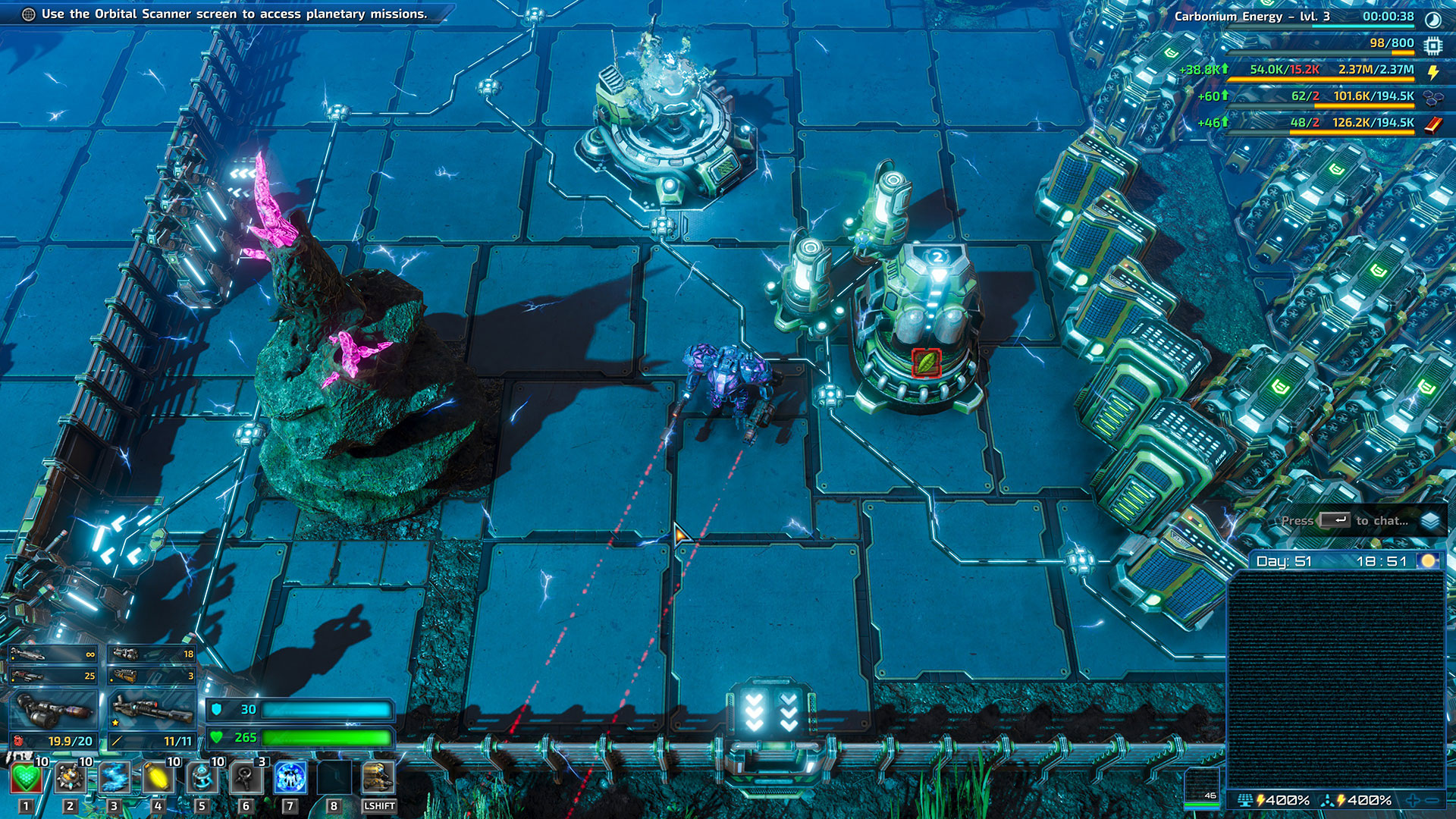Open the Carbonium Energy research tracker

tap(1251, 16)
